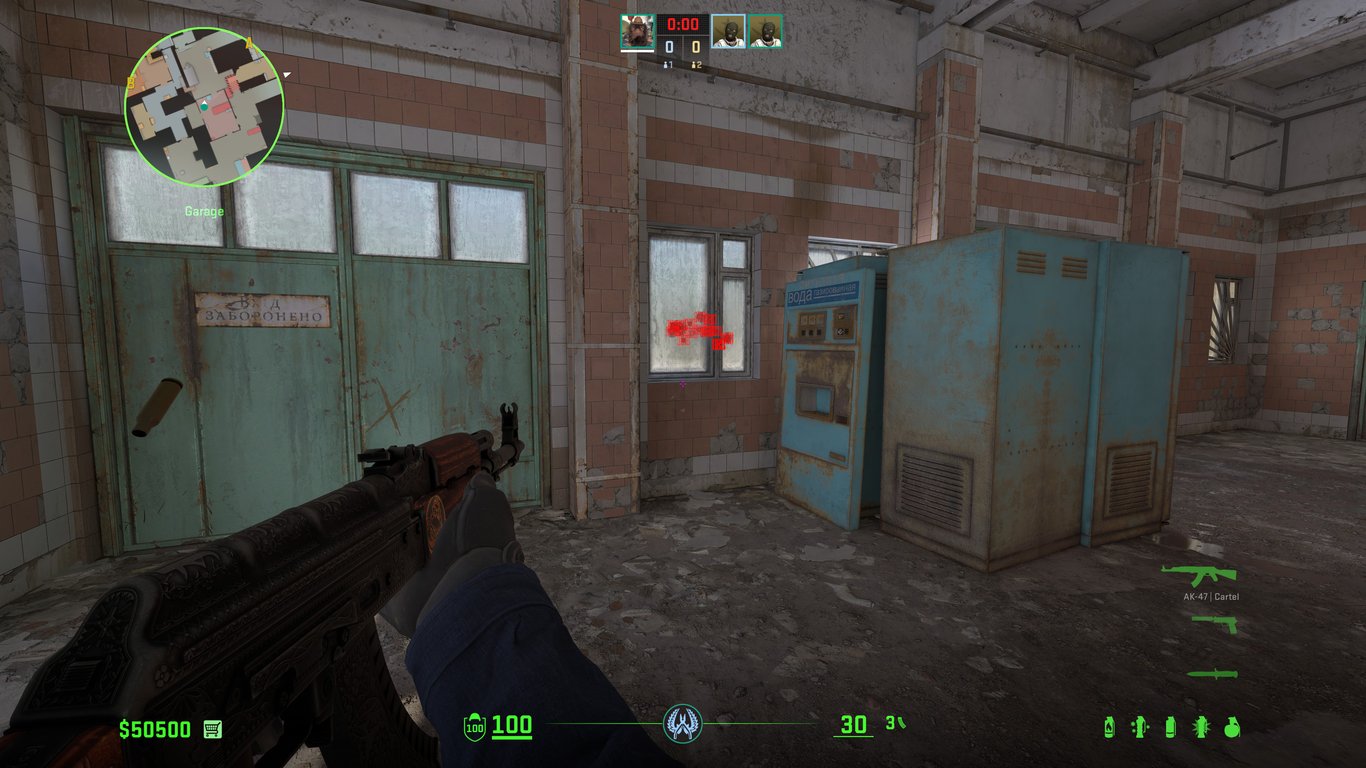Image resolution: width=1366 pixels, height=768 pixels.
Task: Open the buy menu cart icon
Action: [212, 729]
